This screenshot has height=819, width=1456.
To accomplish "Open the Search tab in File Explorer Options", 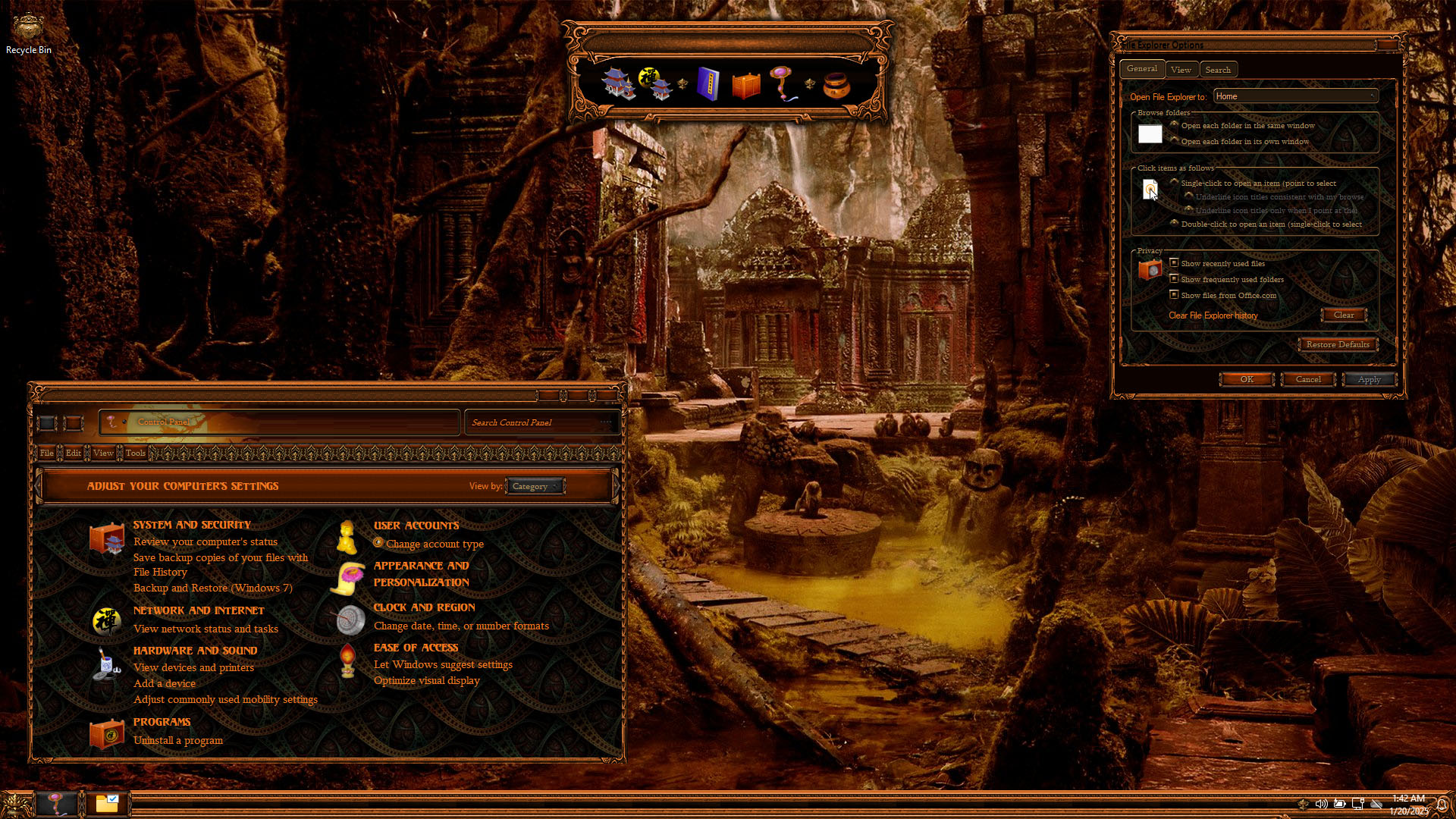I will (x=1218, y=70).
